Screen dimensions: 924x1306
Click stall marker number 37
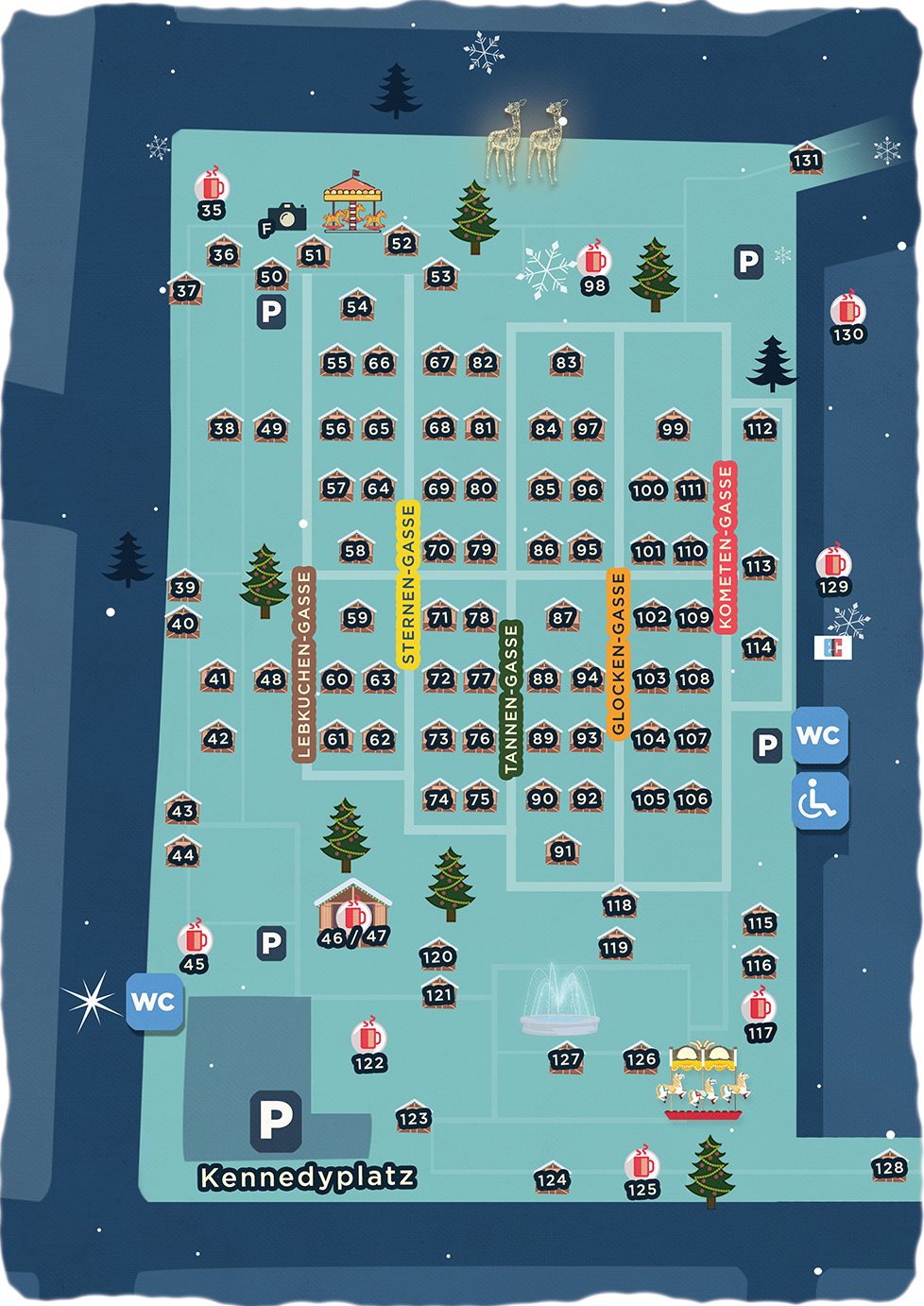186,289
